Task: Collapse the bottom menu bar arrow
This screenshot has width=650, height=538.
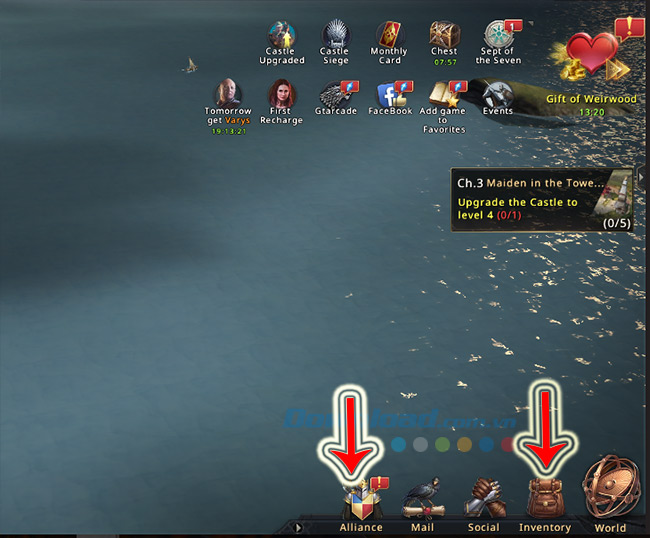Action: pyautogui.click(x=297, y=526)
